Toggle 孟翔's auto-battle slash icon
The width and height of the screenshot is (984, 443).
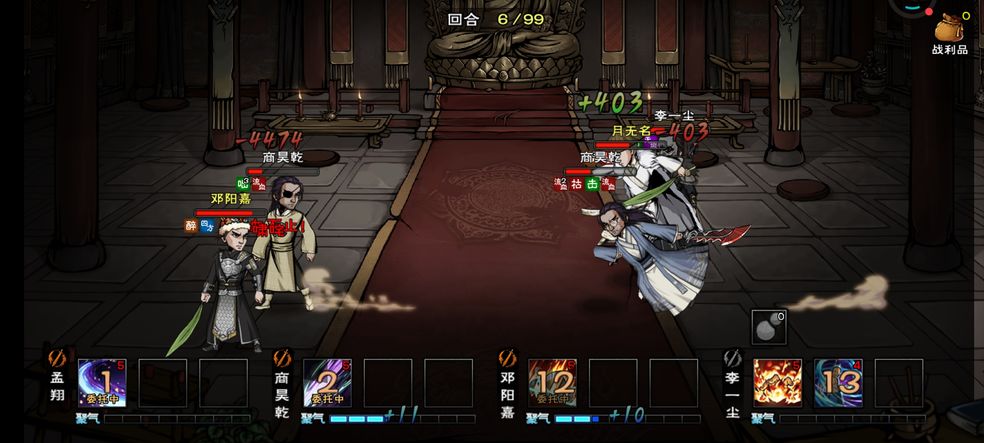click(56, 356)
